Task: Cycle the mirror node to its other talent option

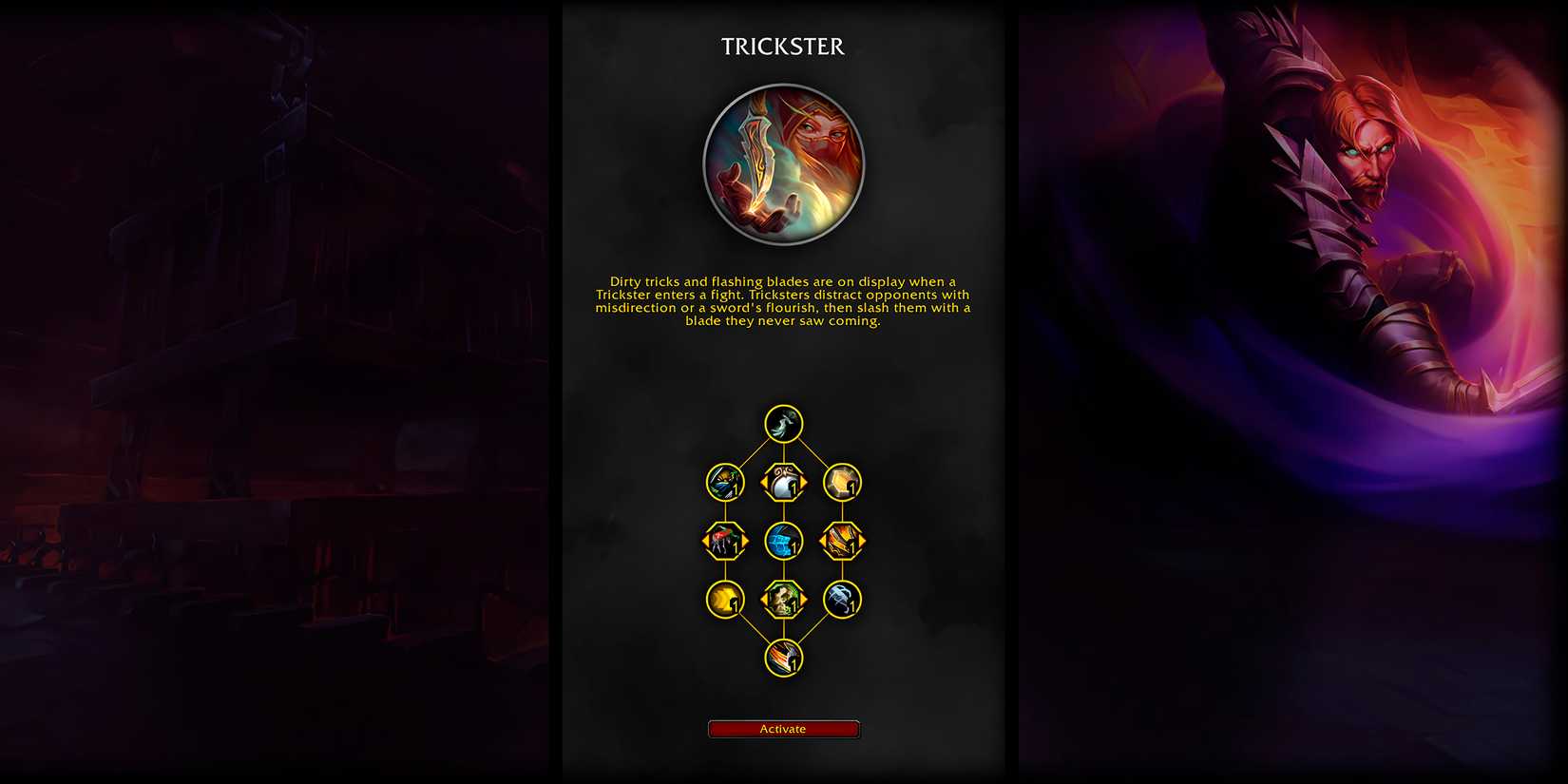Action: coord(805,483)
